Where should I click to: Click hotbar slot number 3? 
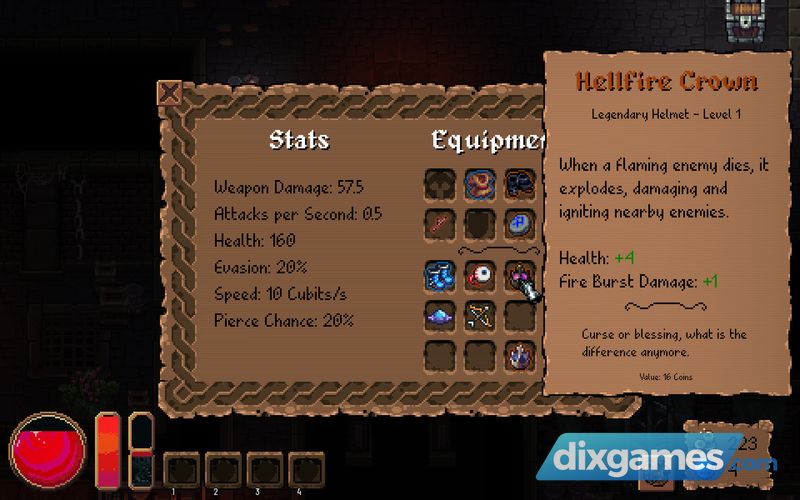click(263, 471)
